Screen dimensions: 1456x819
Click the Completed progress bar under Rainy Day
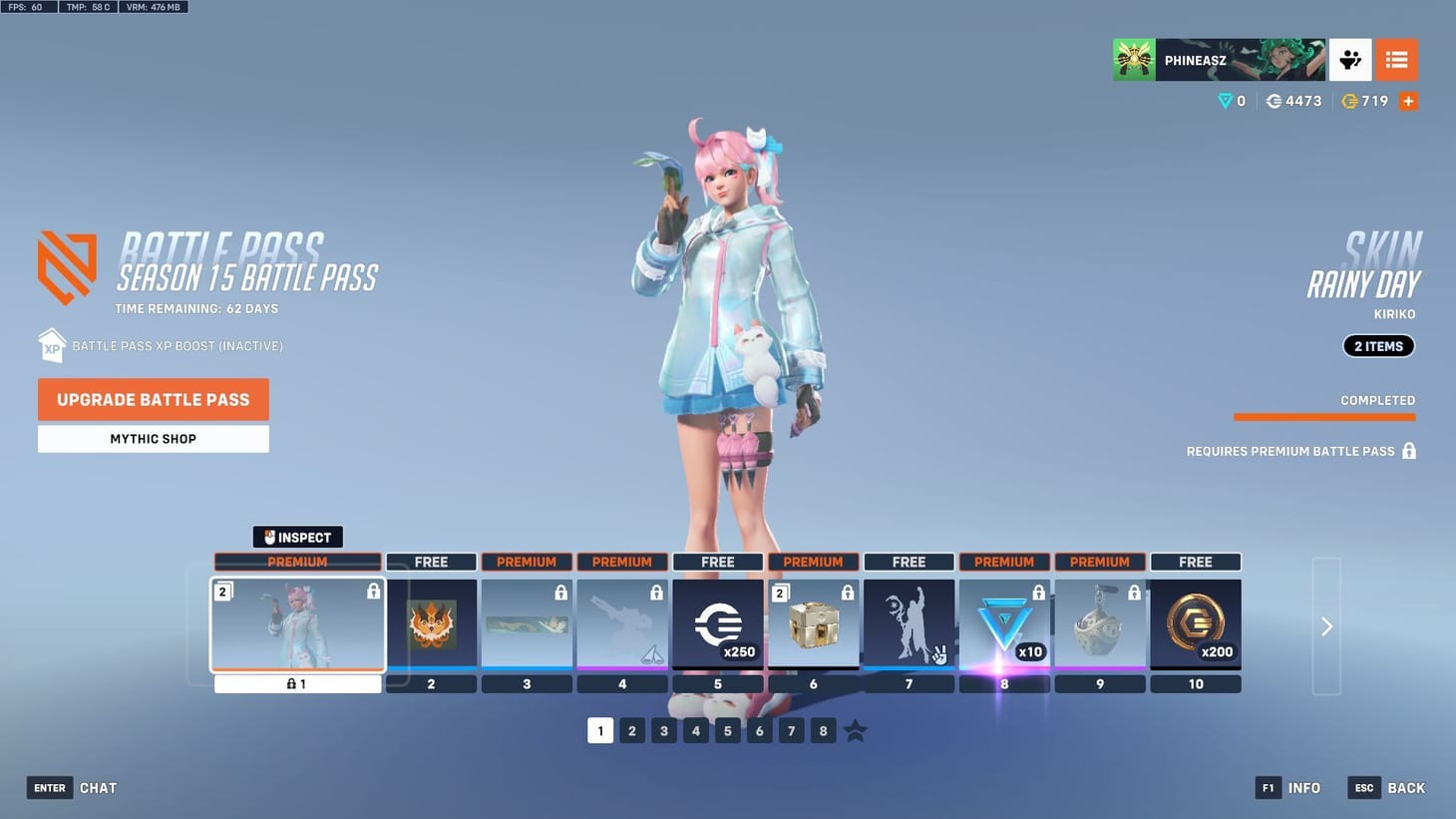coord(1324,416)
